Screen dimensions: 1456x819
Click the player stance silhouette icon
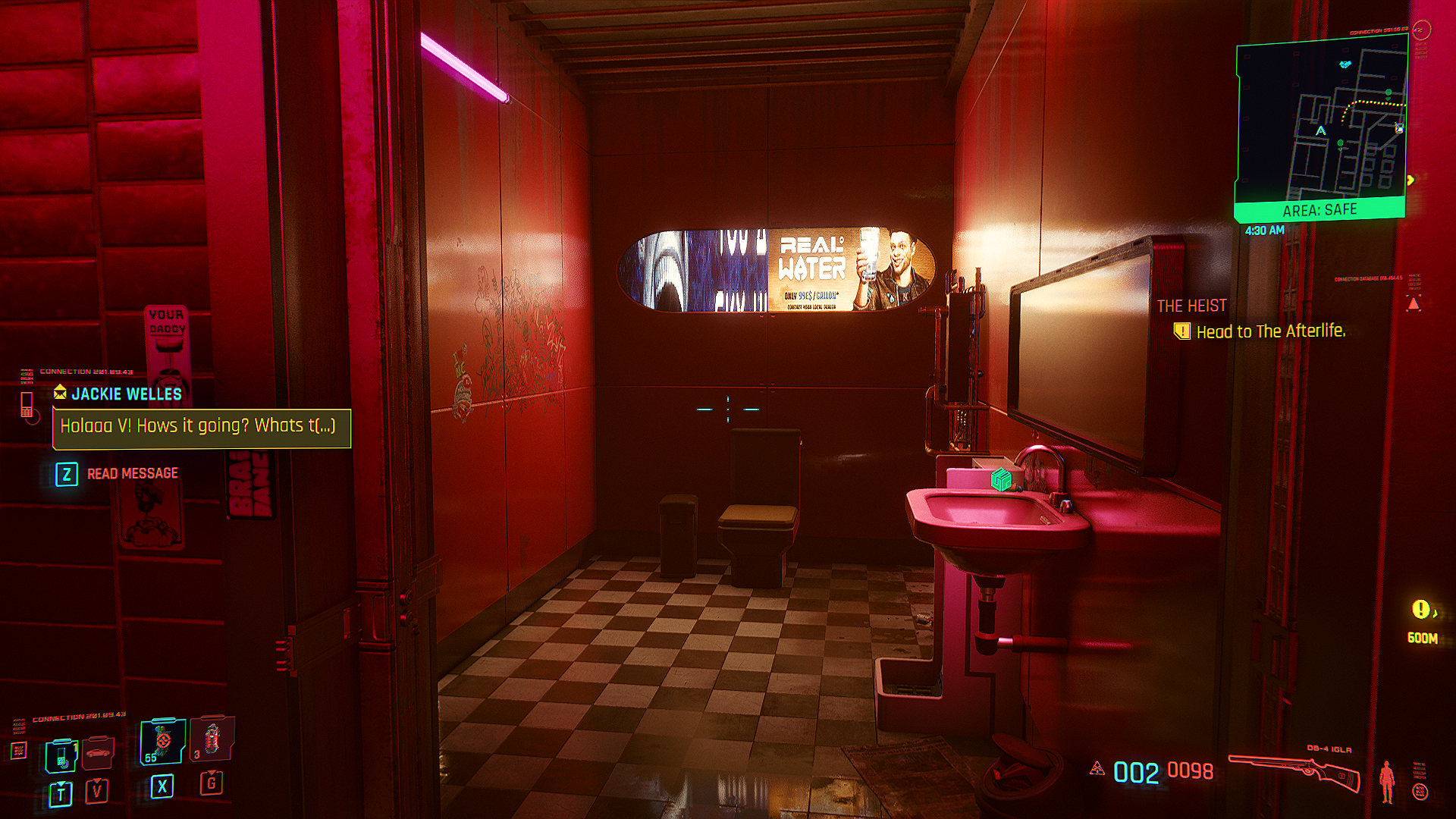coord(1387,781)
